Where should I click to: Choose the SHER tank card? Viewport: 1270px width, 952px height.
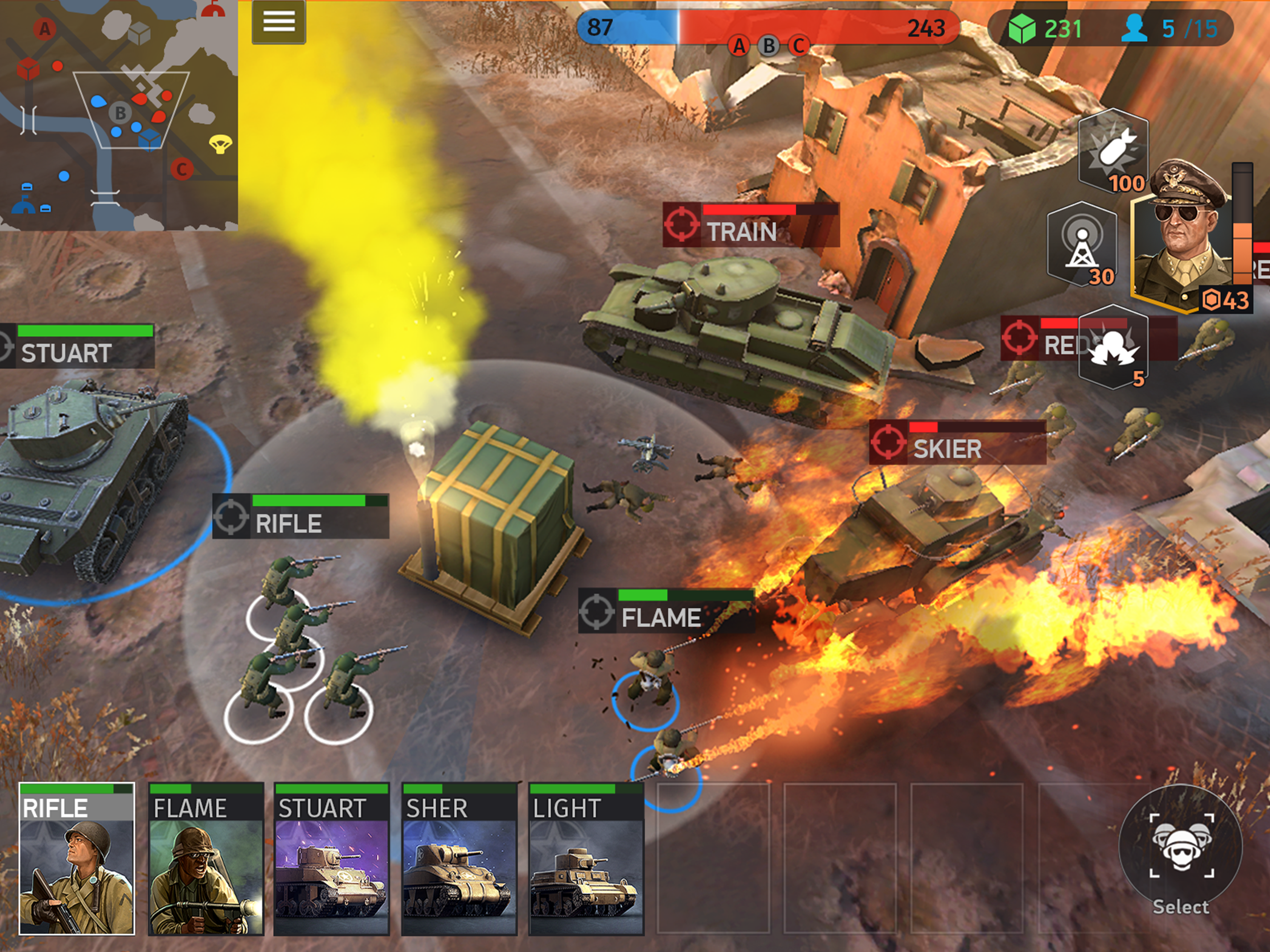[459, 859]
